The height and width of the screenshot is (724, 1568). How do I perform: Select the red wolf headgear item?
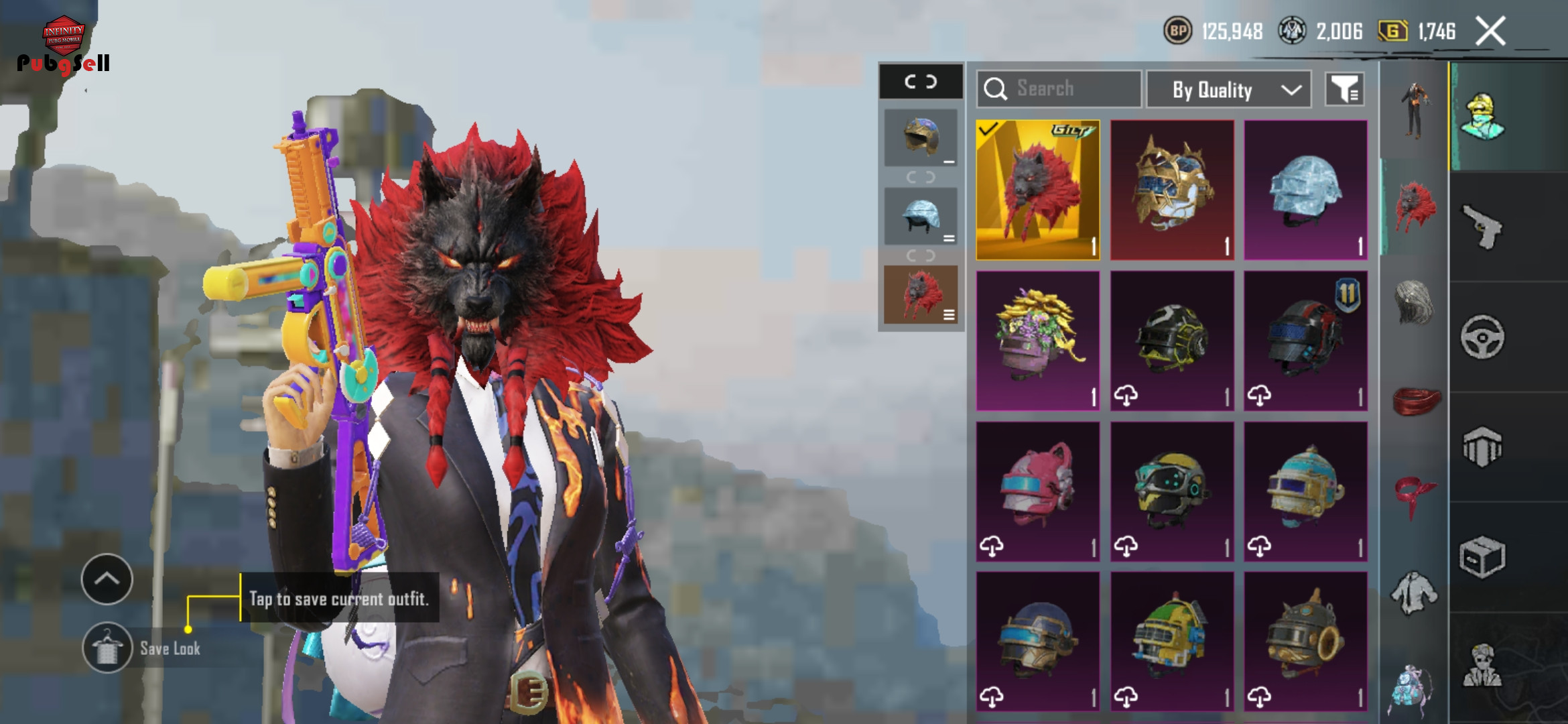(x=1037, y=190)
